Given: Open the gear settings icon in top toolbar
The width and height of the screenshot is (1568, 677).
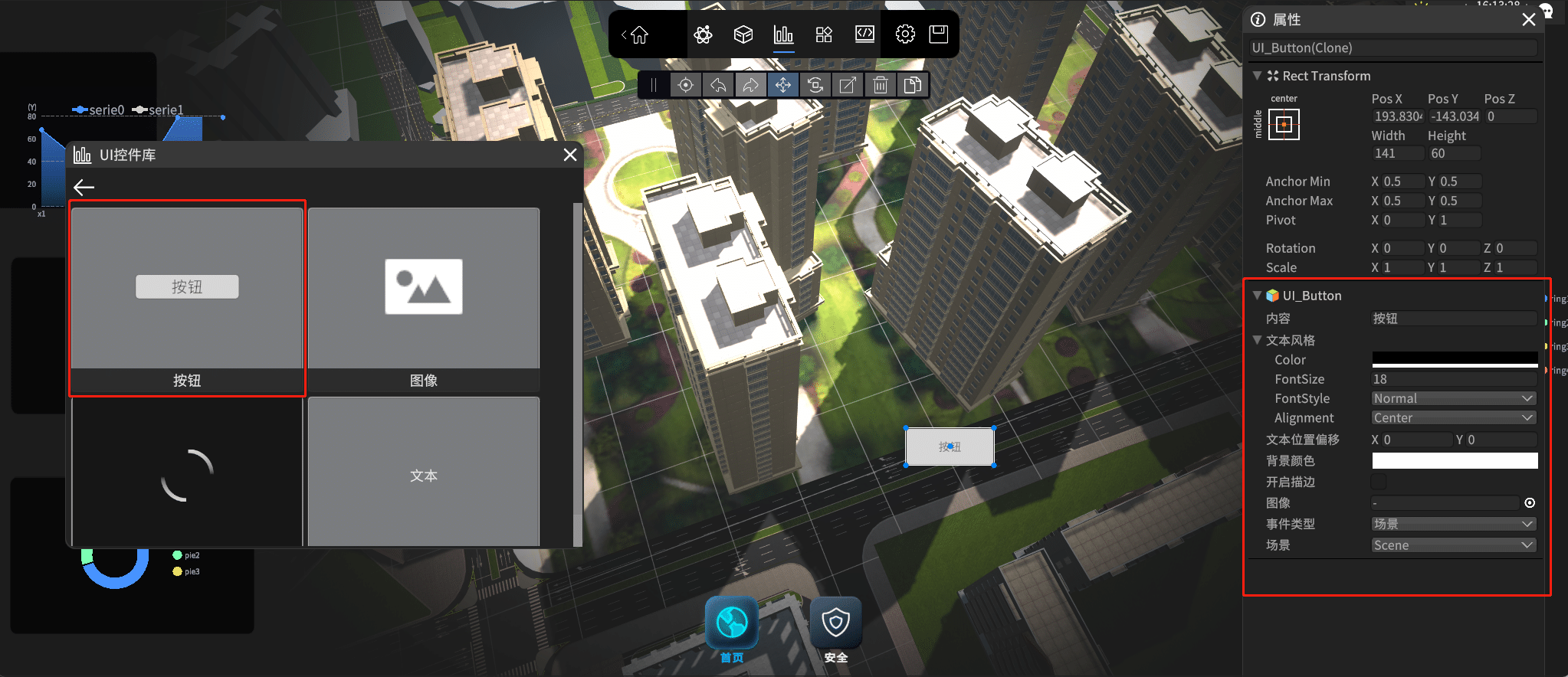Looking at the screenshot, I should (905, 34).
